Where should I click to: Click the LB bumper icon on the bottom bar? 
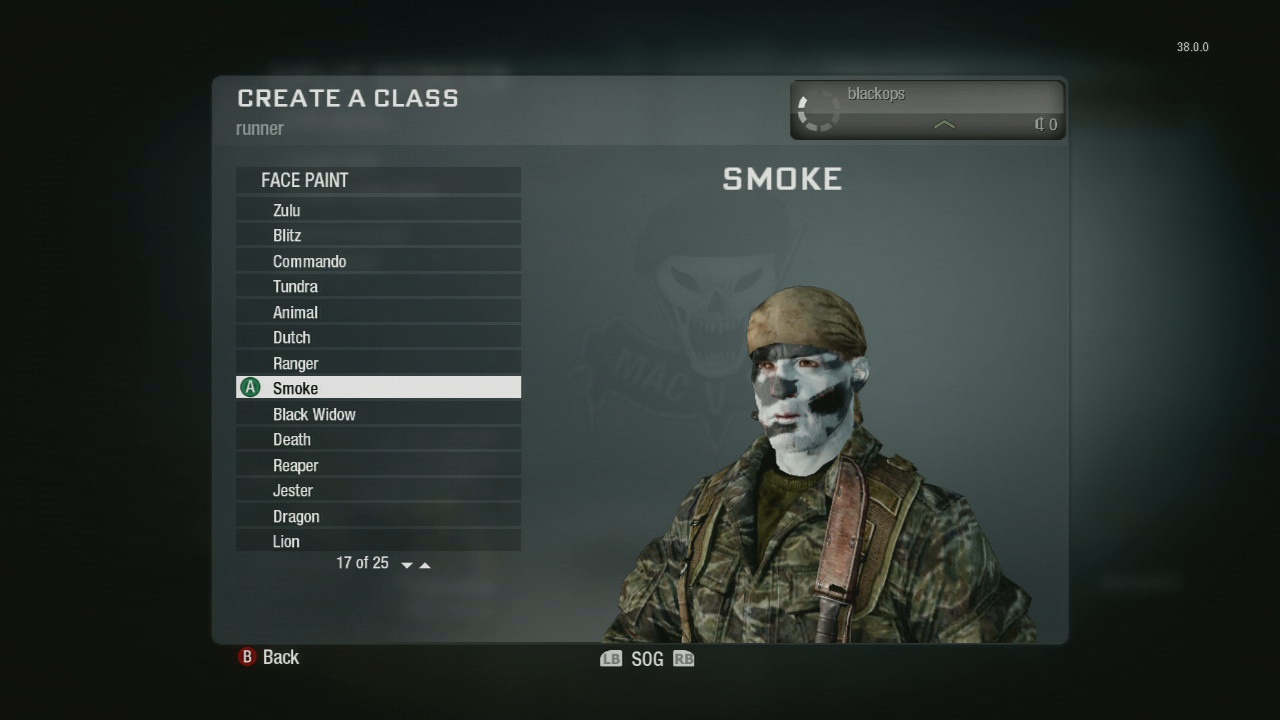coord(610,659)
